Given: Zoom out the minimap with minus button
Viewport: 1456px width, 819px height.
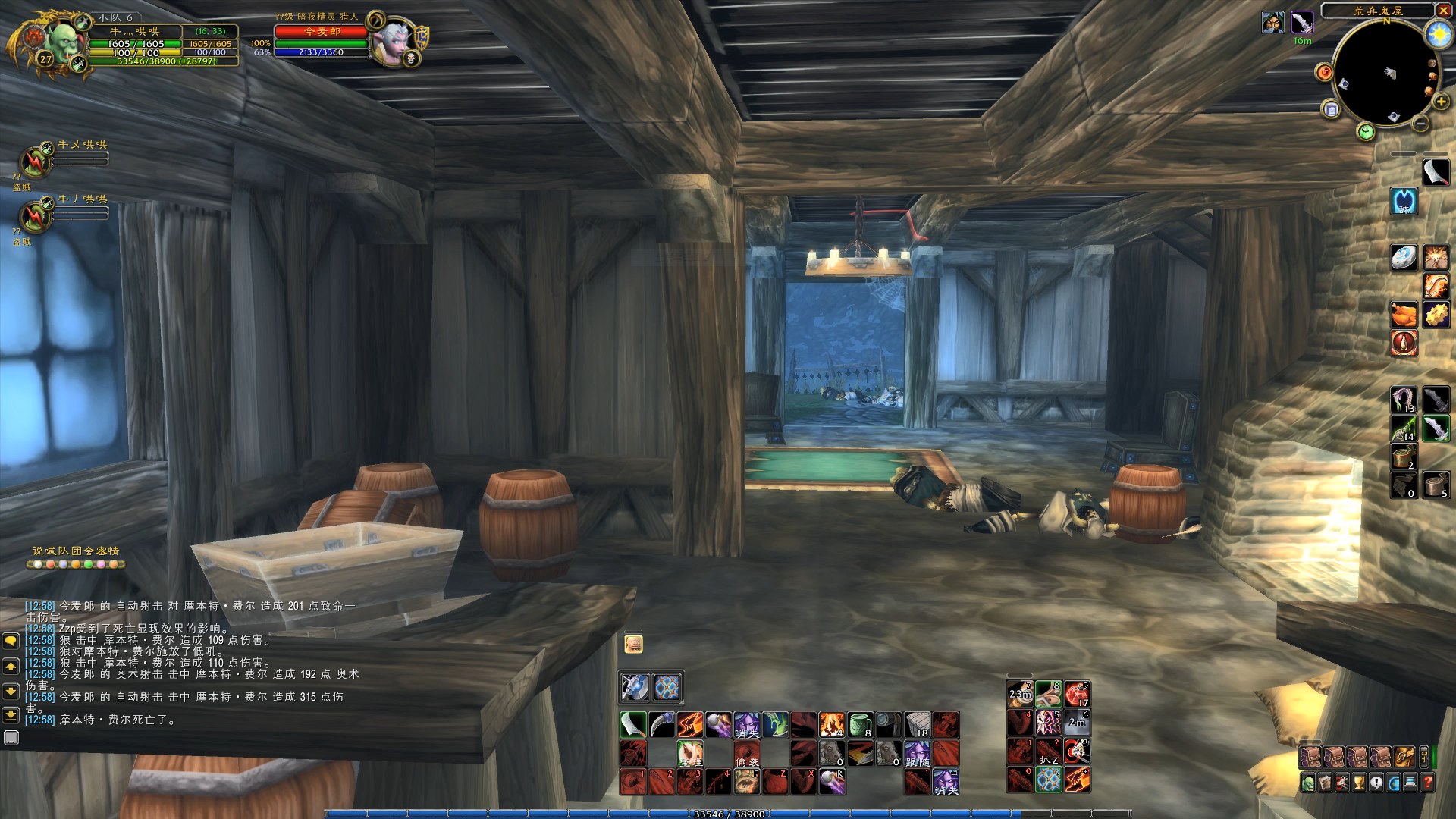Looking at the screenshot, I should [x=1420, y=123].
